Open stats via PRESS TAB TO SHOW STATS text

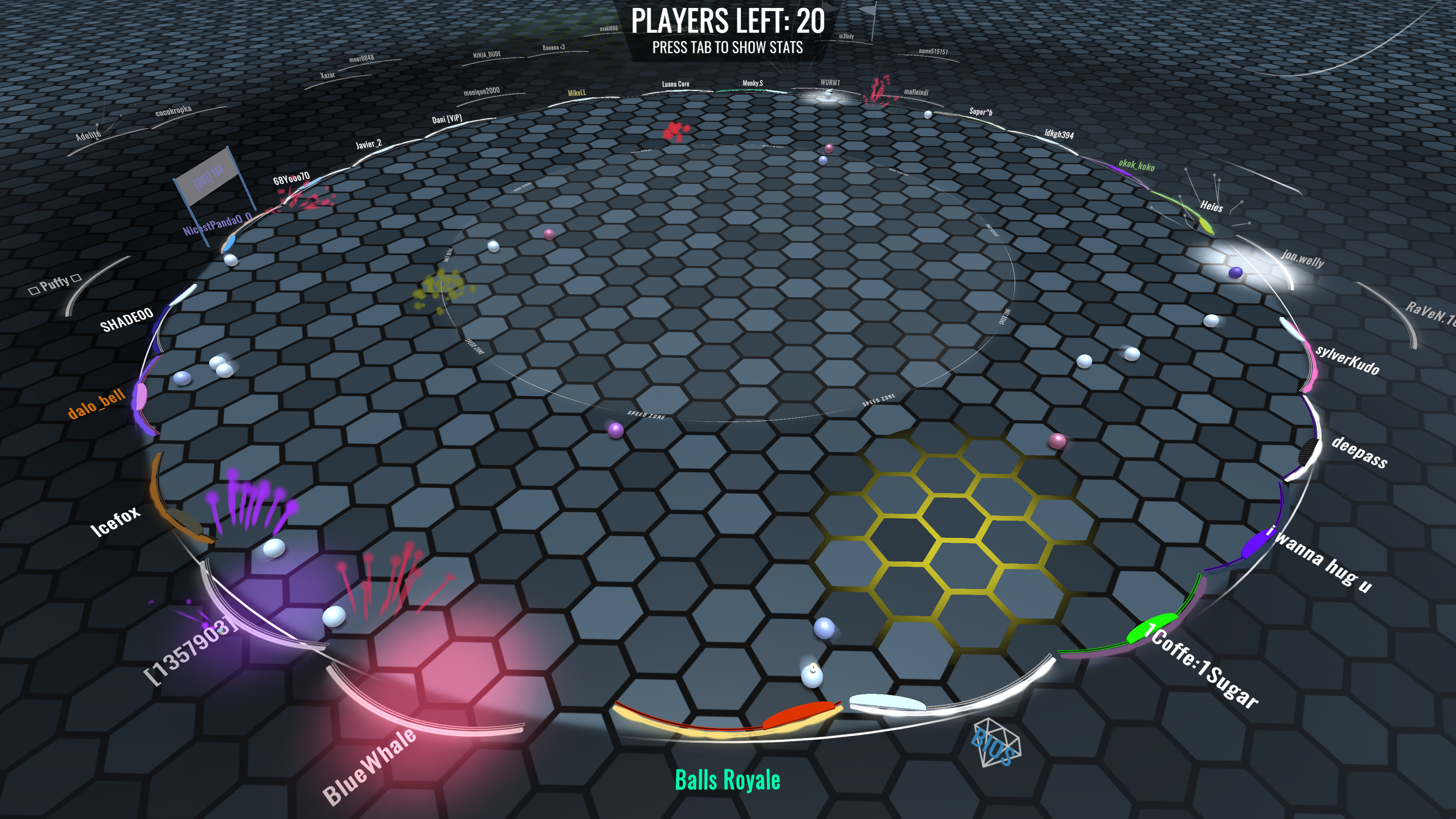tap(728, 50)
